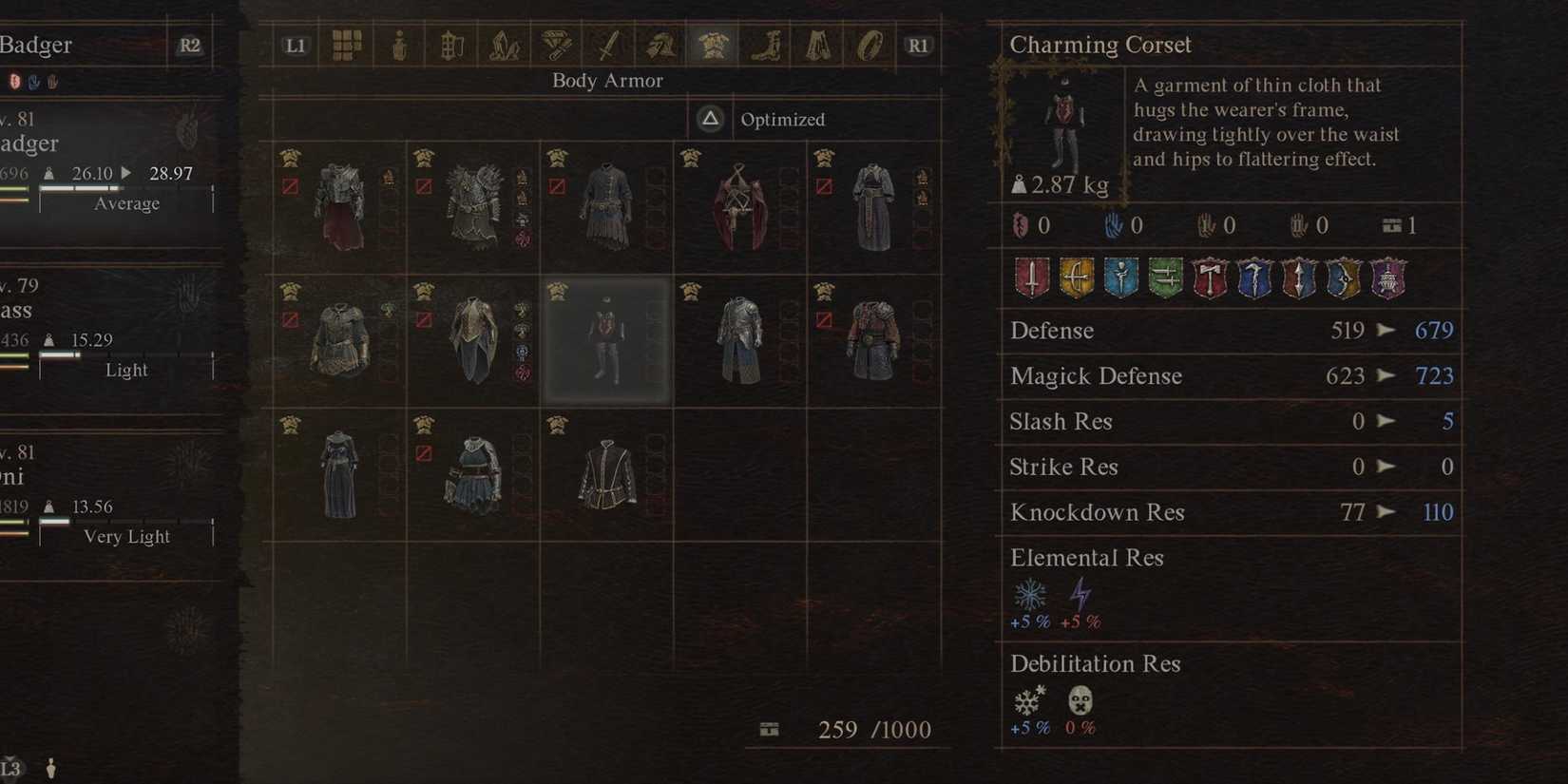Switch to the boots equipment icon
Viewport: 1568px width, 784px height.
pyautogui.click(x=766, y=43)
